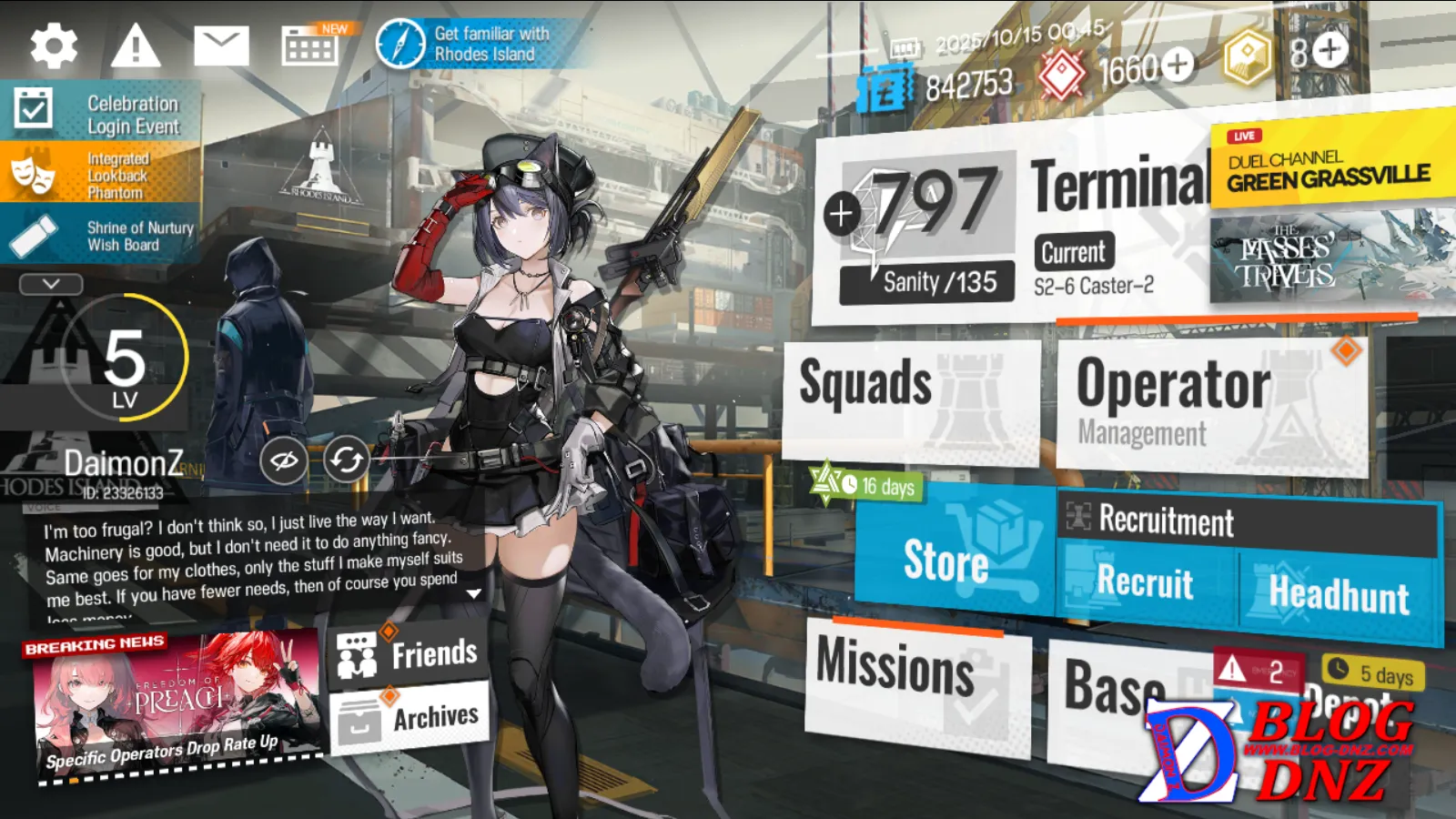
Task: Open Shrine of Nurtury Wish Board
Action: (100, 236)
